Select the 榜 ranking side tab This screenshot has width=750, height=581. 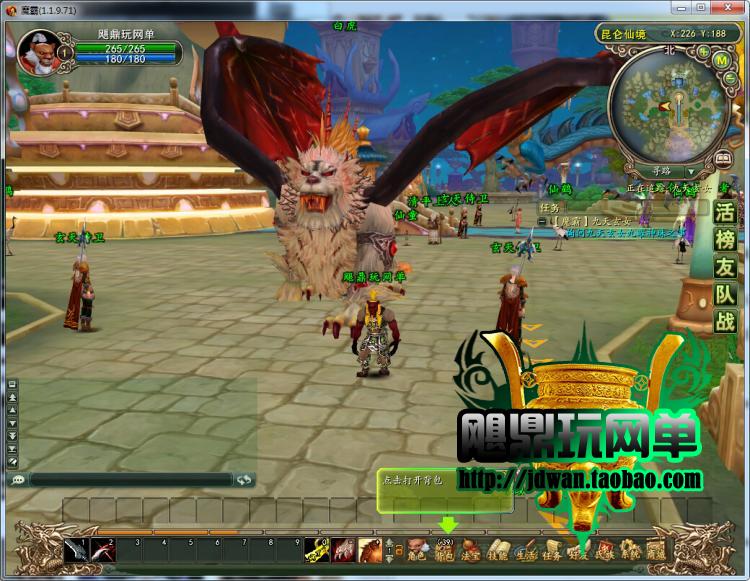[x=725, y=240]
